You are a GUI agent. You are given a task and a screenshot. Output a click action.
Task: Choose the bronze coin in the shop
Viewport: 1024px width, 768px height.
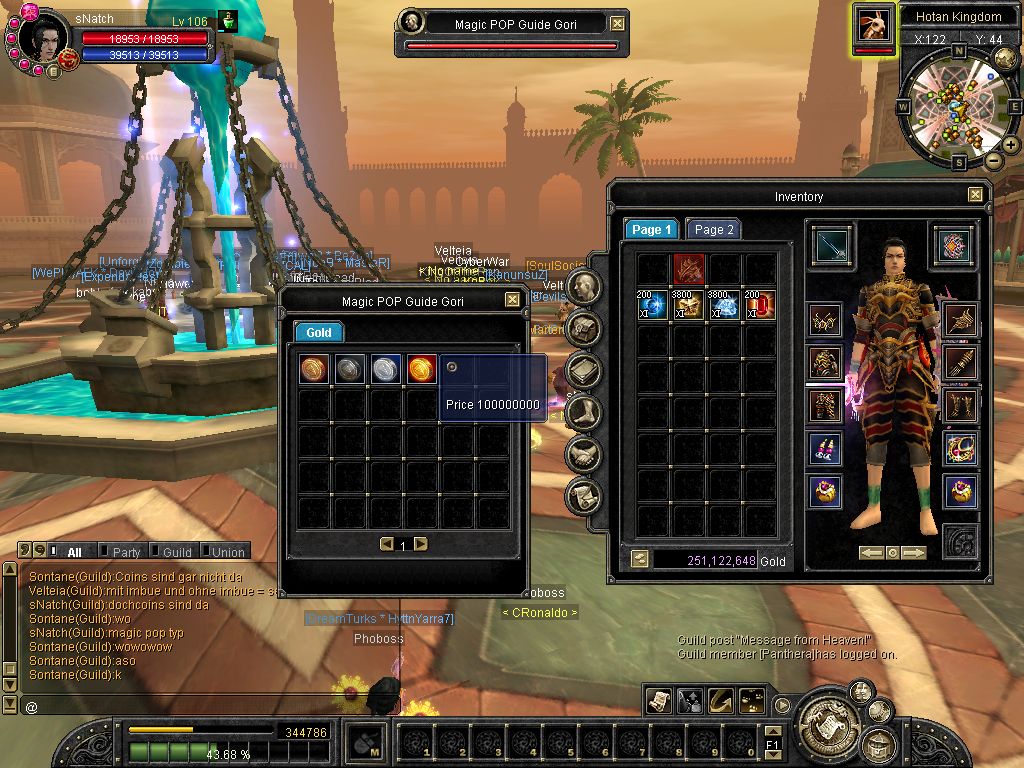coord(314,370)
